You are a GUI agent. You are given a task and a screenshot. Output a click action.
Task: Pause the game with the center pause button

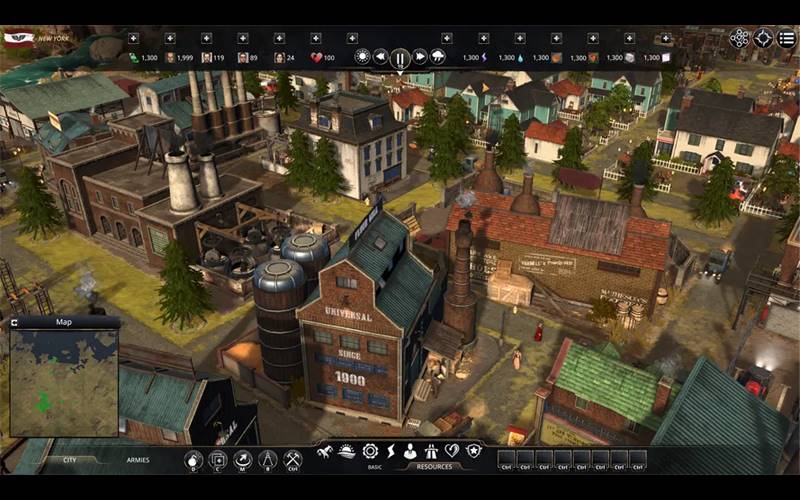pos(400,57)
